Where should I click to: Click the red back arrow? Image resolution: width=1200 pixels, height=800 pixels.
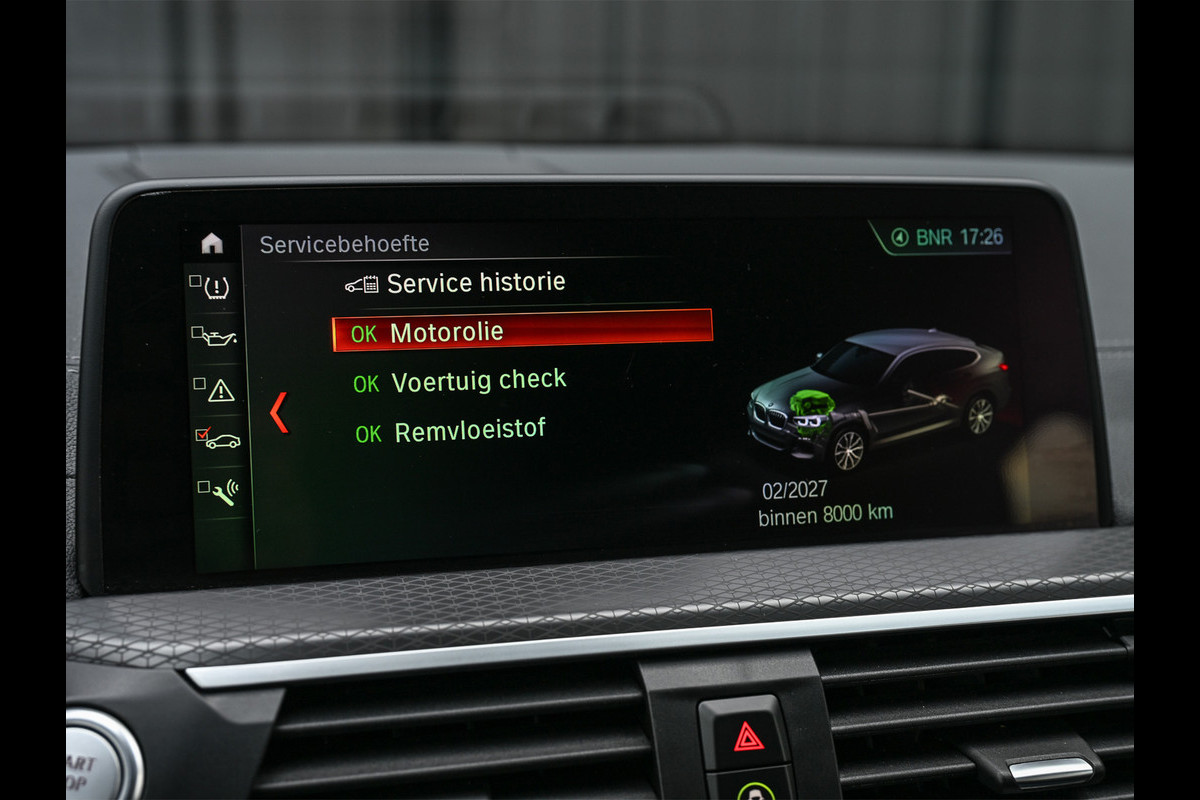tap(279, 412)
